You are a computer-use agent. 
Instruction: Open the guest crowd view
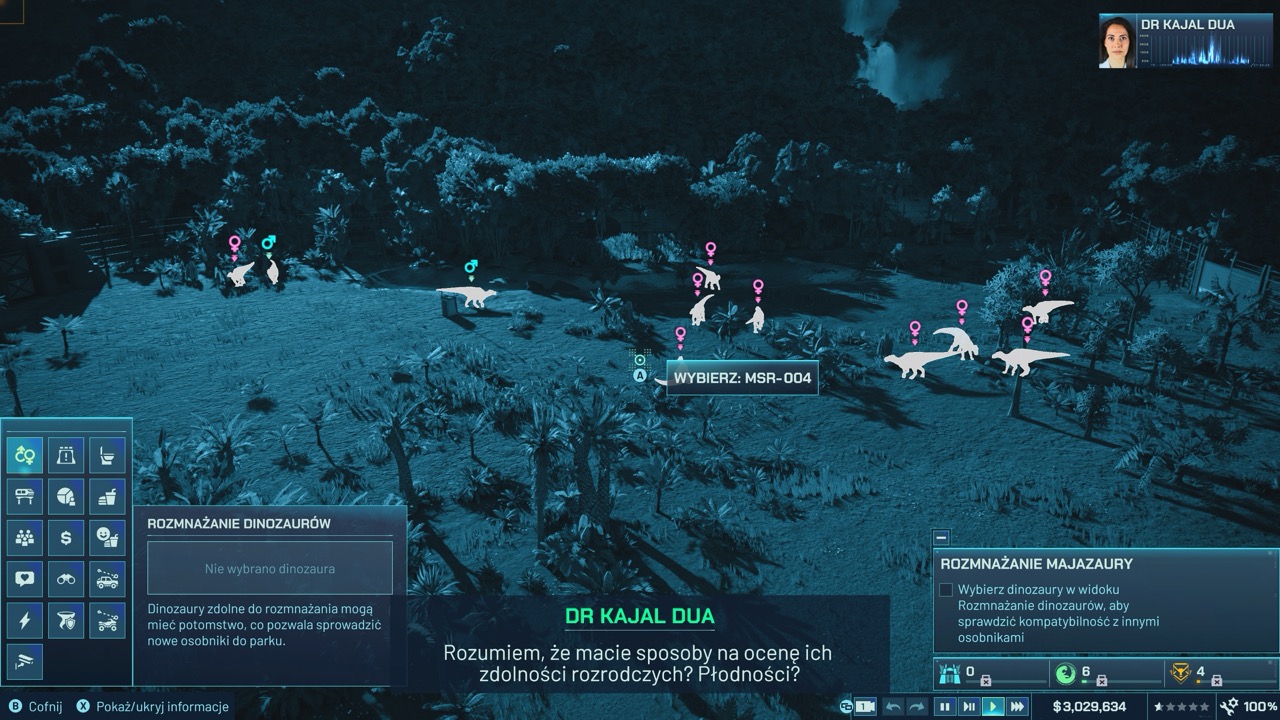[x=25, y=537]
